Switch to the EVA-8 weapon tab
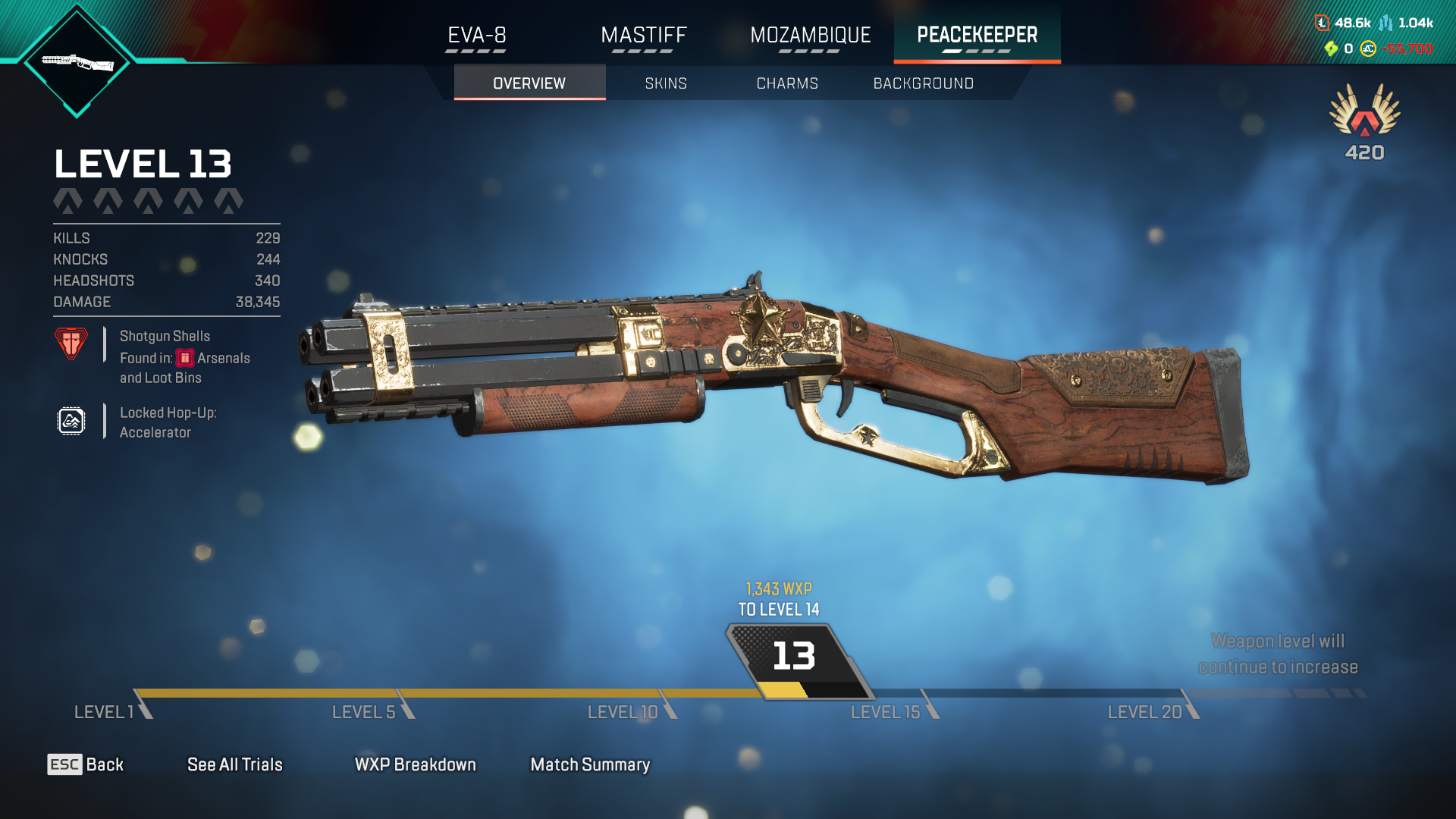The height and width of the screenshot is (819, 1456). (x=476, y=36)
